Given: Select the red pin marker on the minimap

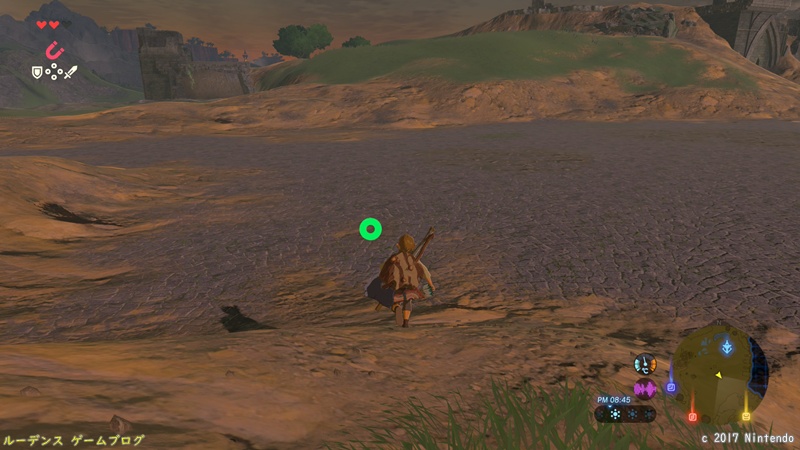Looking at the screenshot, I should tap(692, 415).
